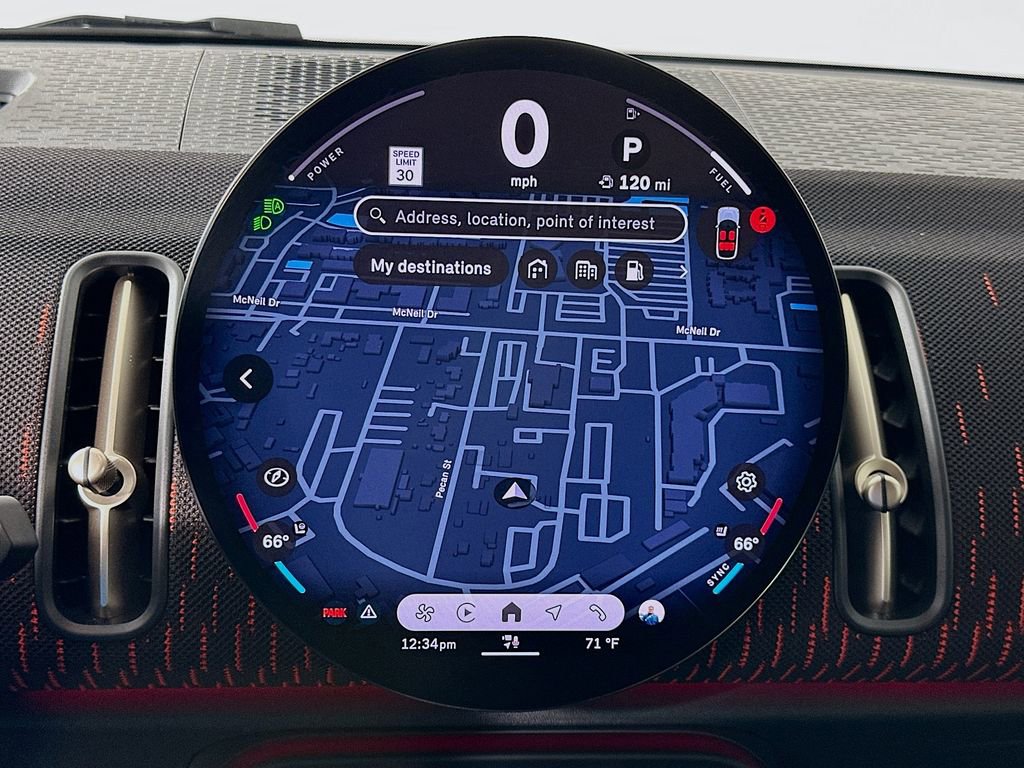Adjust the right 66° temperature control
The height and width of the screenshot is (768, 1024).
746,544
